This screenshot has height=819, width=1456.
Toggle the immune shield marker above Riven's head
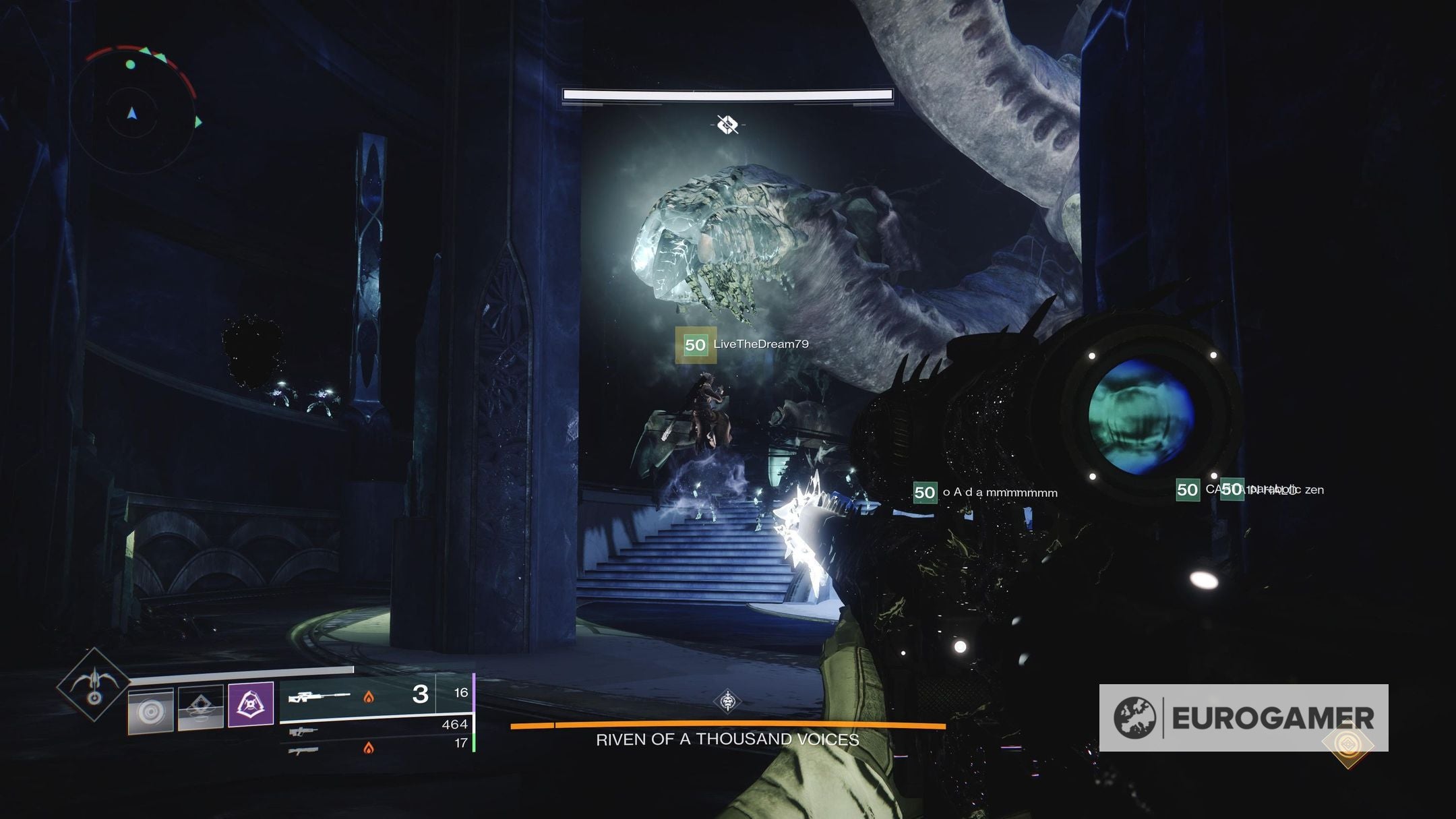click(728, 123)
